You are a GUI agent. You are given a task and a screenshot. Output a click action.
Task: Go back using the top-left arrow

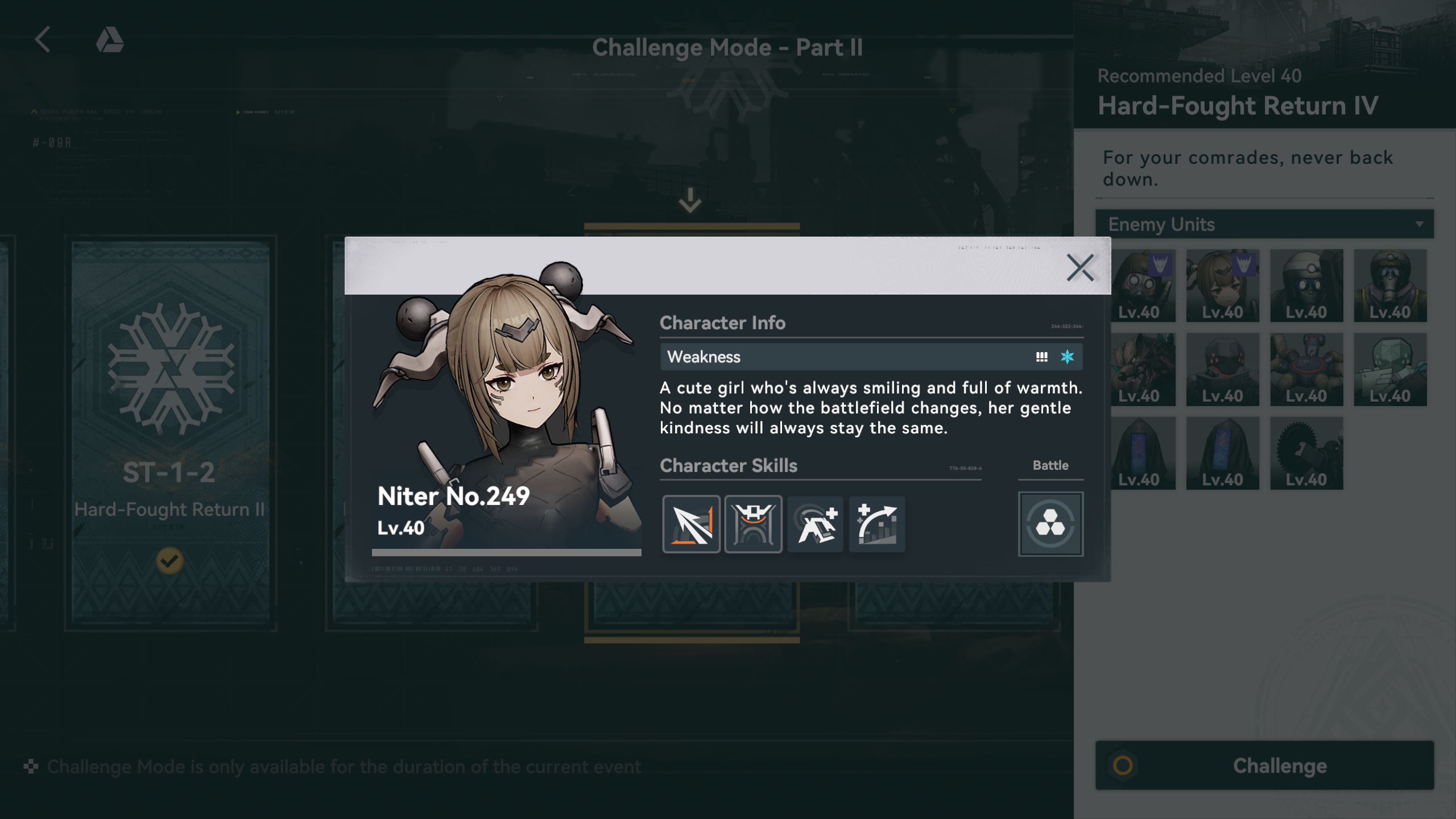pyautogui.click(x=43, y=40)
